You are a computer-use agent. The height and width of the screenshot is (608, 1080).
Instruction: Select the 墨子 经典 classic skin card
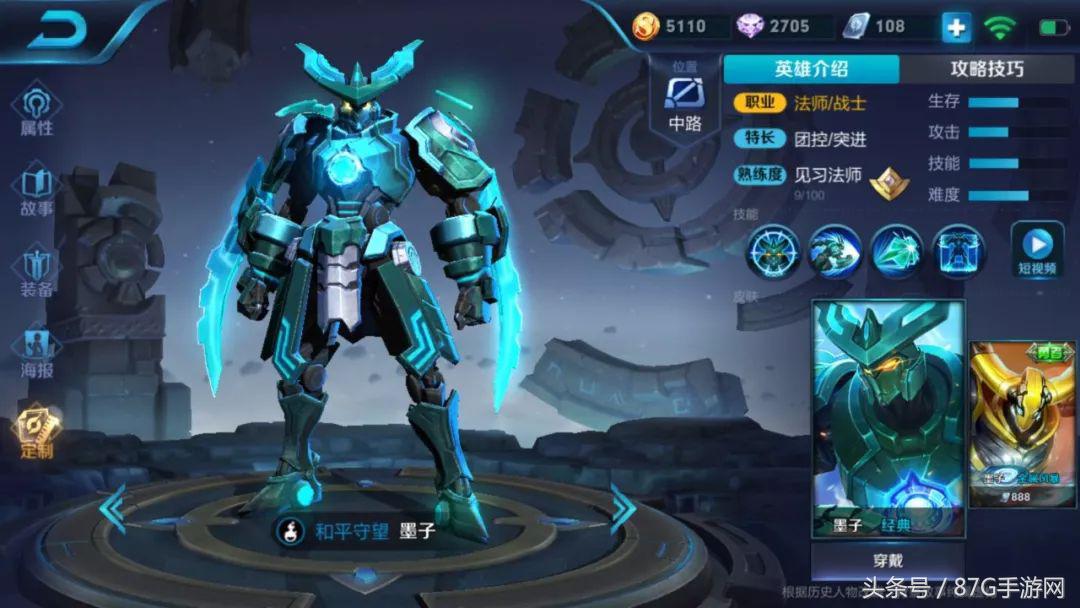click(x=888, y=418)
